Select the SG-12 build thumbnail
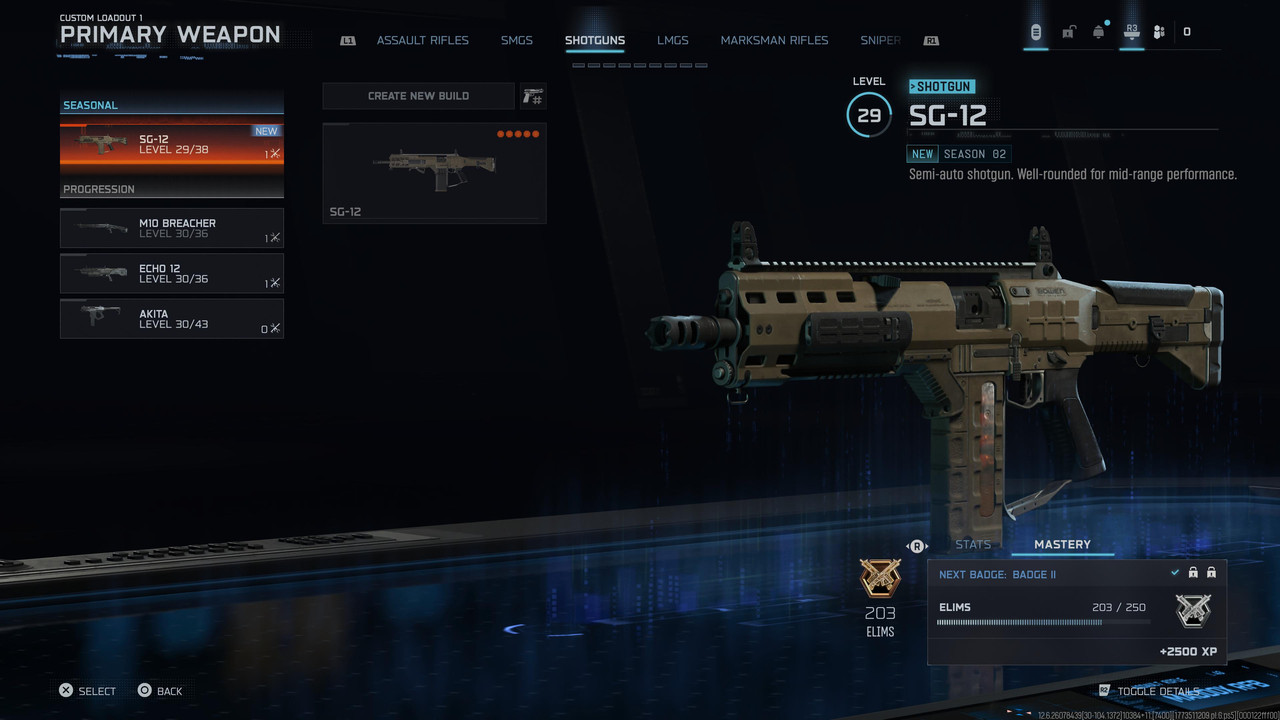Viewport: 1280px width, 720px height. point(434,173)
